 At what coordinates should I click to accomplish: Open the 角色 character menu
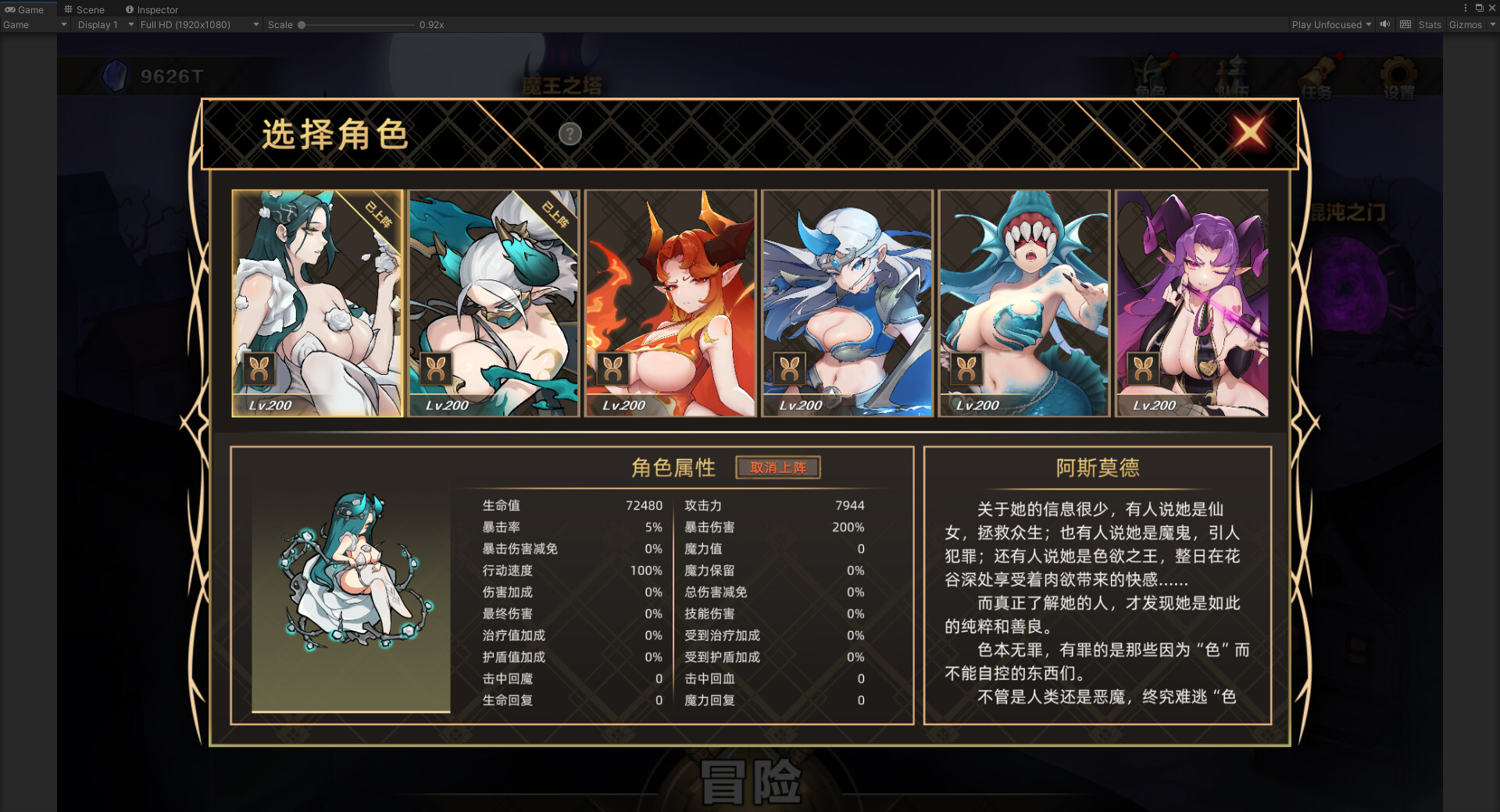pyautogui.click(x=1150, y=72)
